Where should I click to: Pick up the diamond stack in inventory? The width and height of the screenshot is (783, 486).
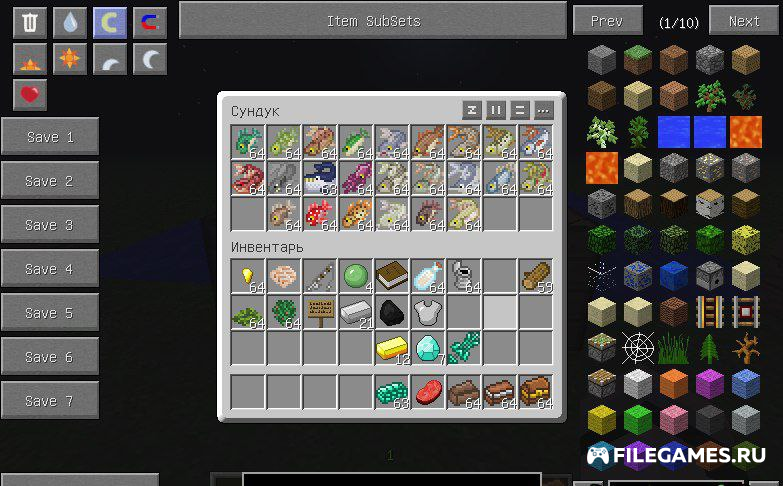pyautogui.click(x=428, y=348)
